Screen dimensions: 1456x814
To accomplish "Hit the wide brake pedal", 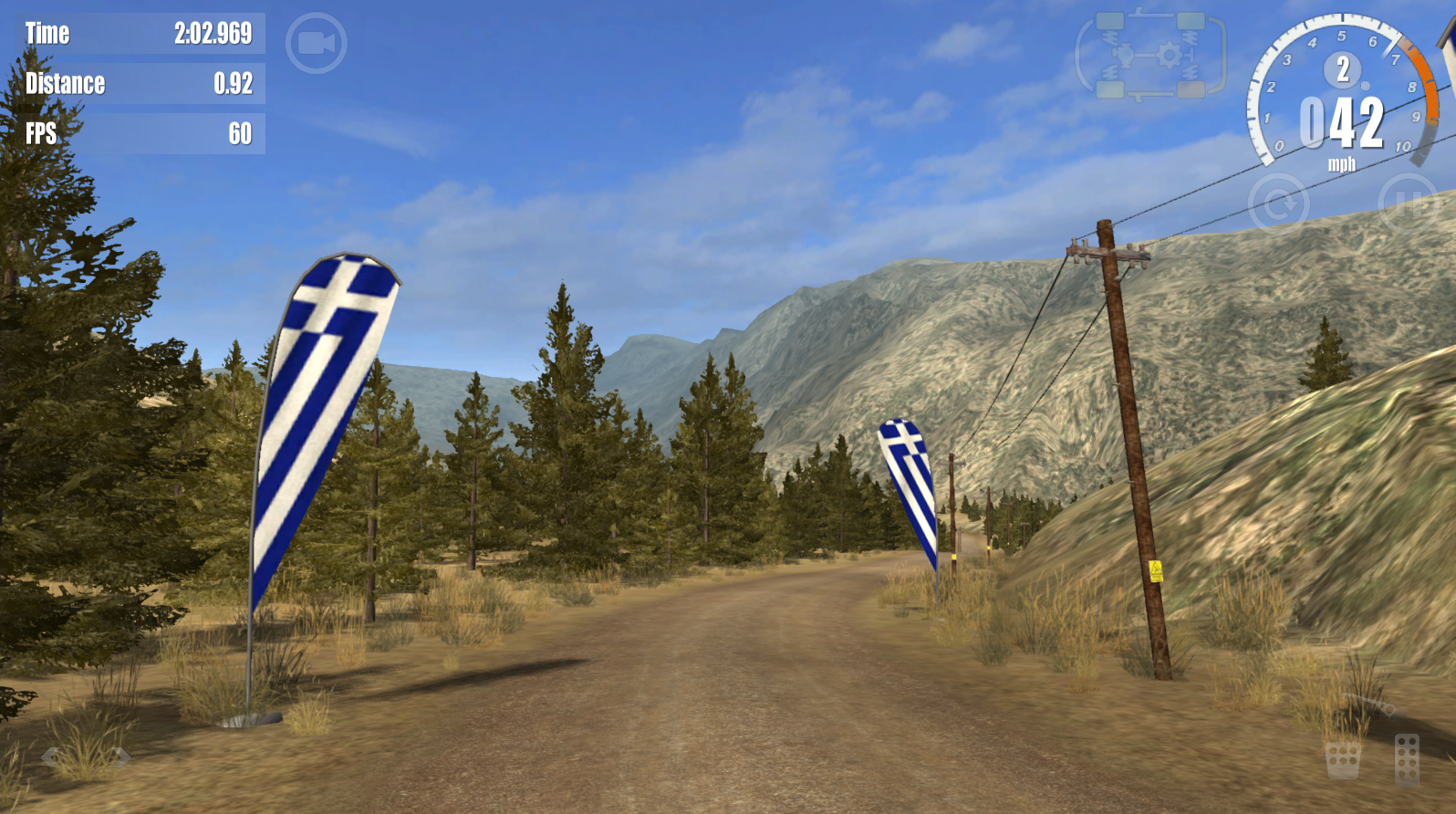I will pyautogui.click(x=1342, y=760).
